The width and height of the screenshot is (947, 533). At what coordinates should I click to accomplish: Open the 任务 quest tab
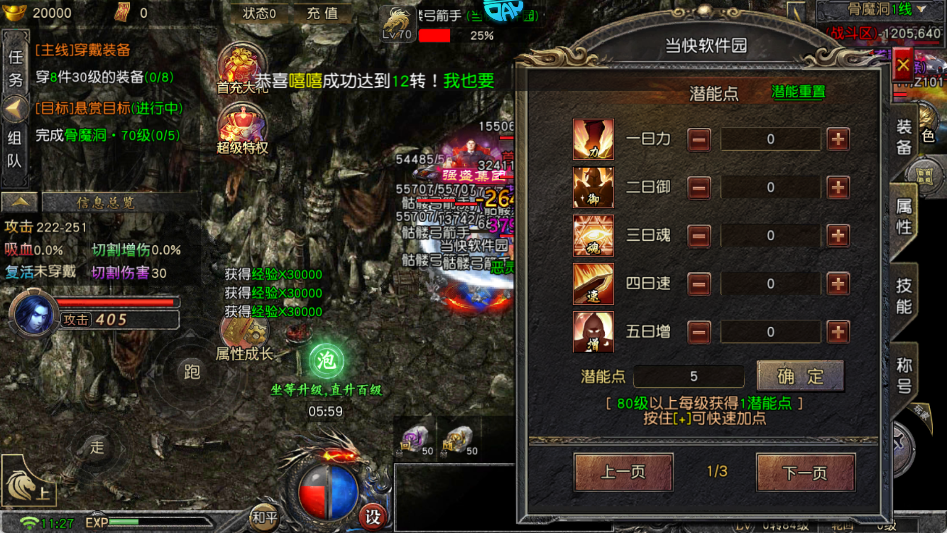(x=15, y=70)
